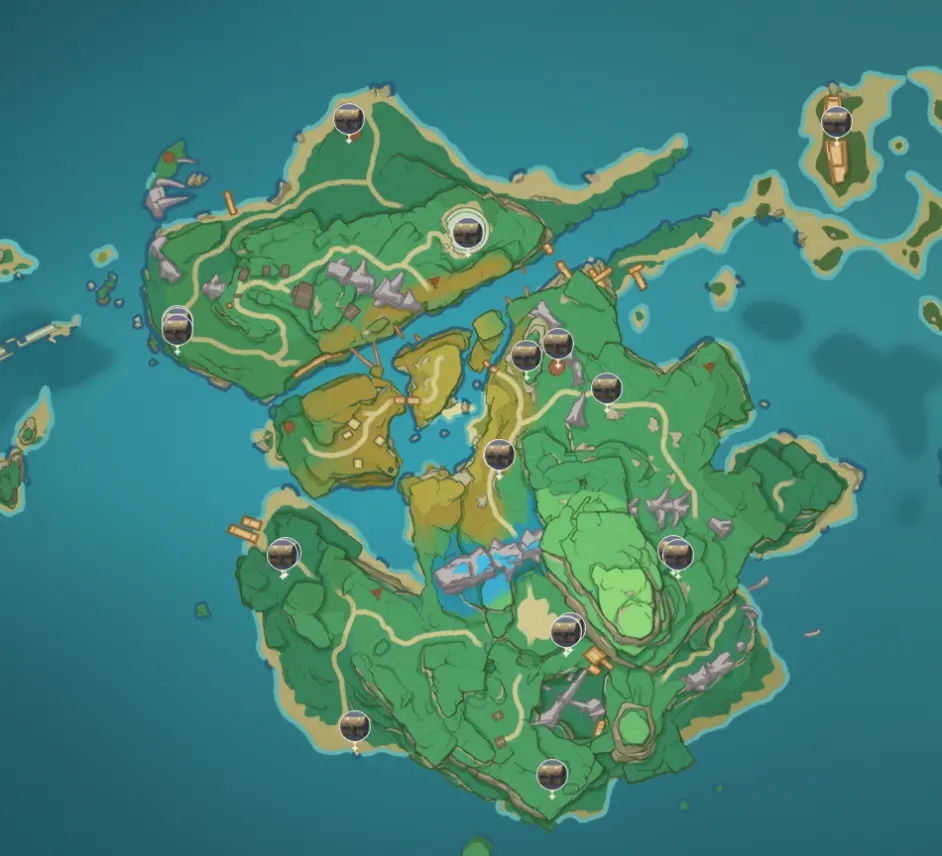This screenshot has height=856, width=942.
Task: Select the map marker with the white ring
Action: [464, 233]
